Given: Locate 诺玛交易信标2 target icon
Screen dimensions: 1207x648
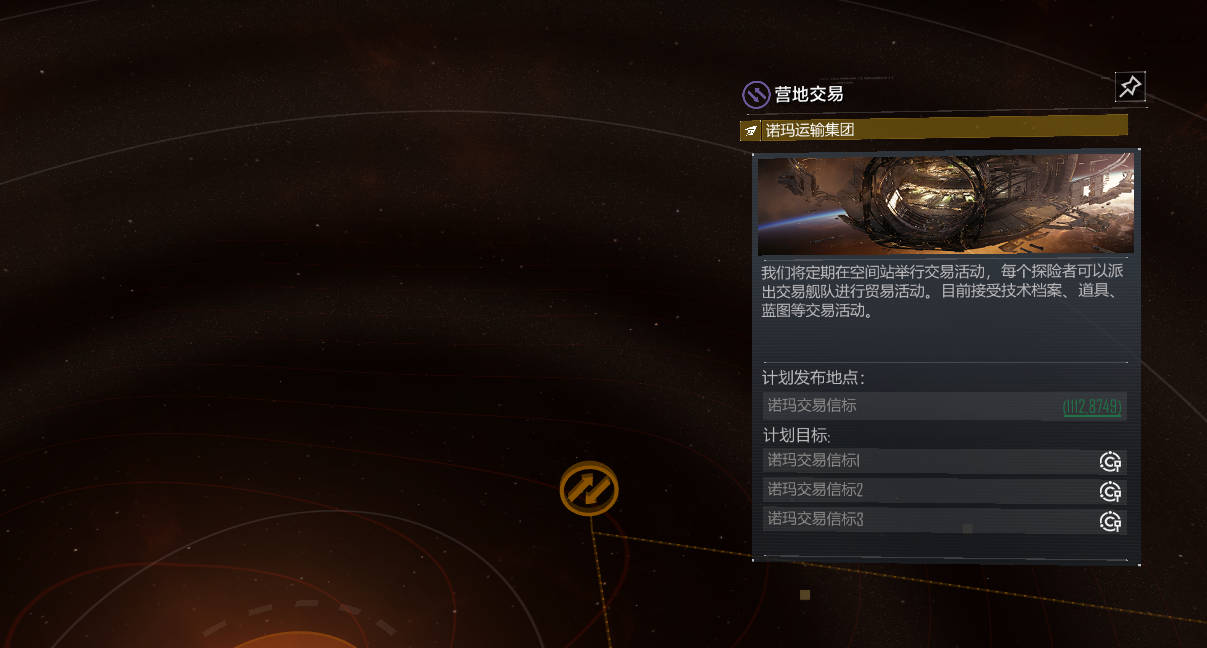Looking at the screenshot, I should click(x=1110, y=491).
